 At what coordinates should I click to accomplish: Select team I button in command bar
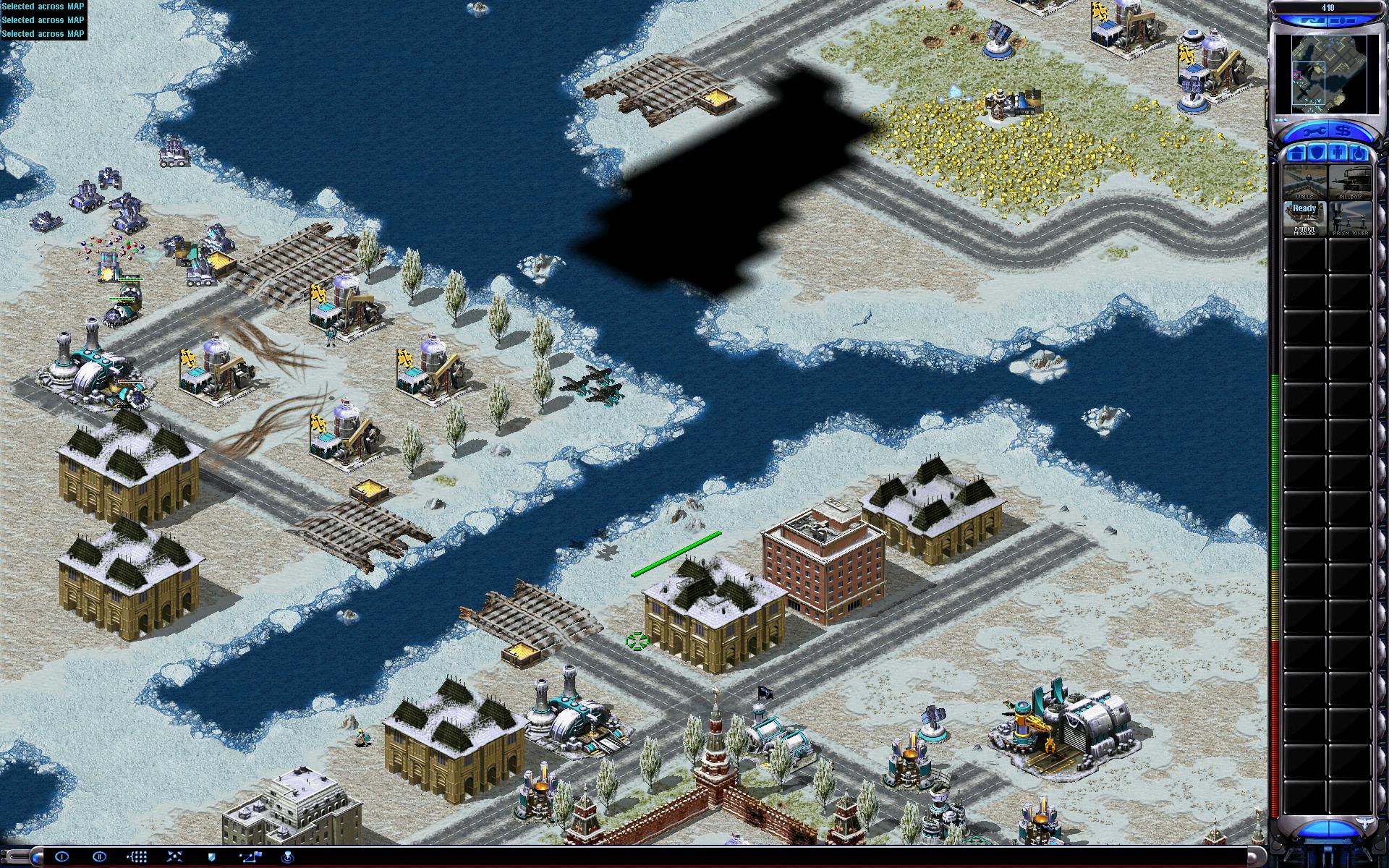(61, 856)
